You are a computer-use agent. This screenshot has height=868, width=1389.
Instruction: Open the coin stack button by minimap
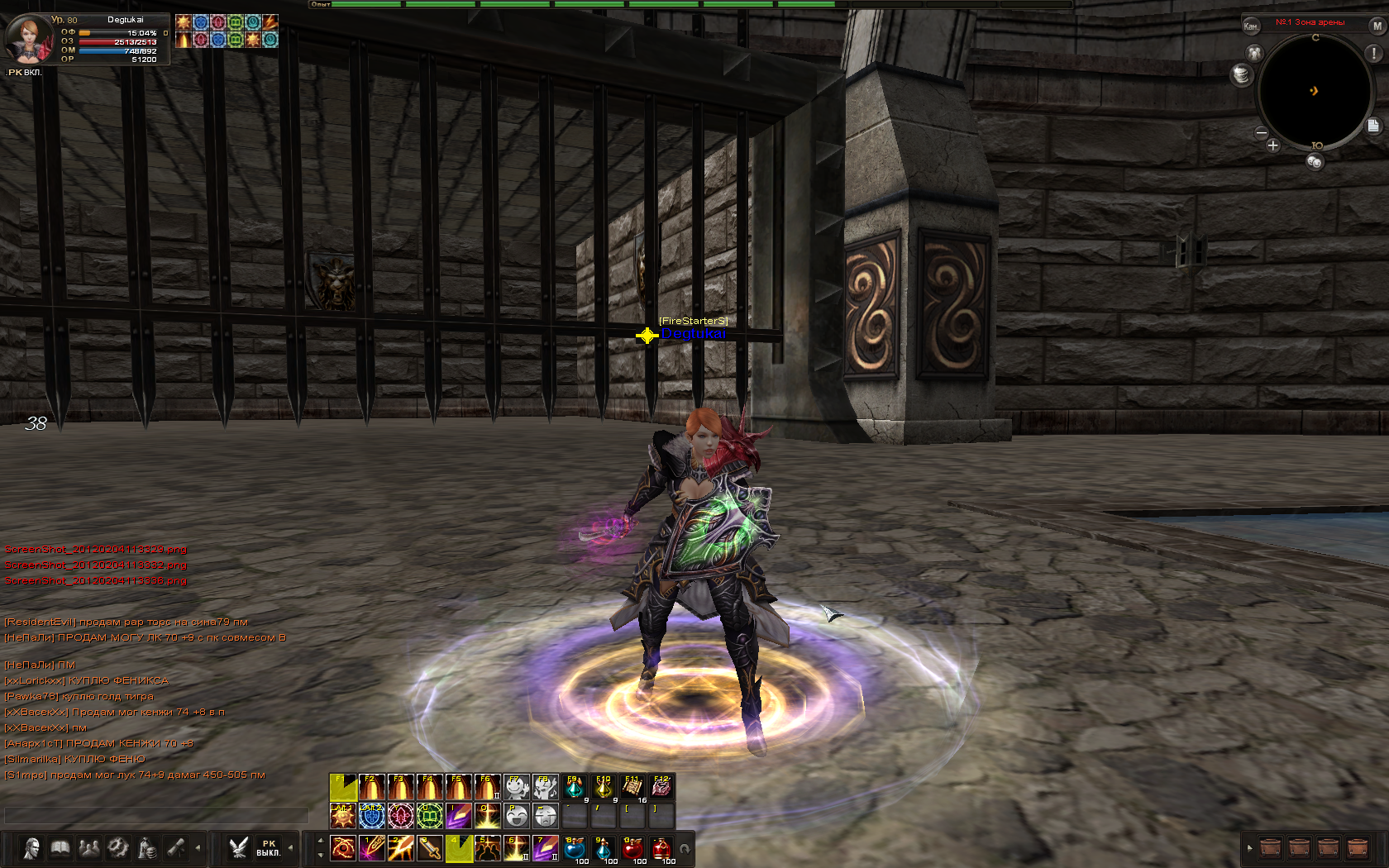coord(1240,75)
